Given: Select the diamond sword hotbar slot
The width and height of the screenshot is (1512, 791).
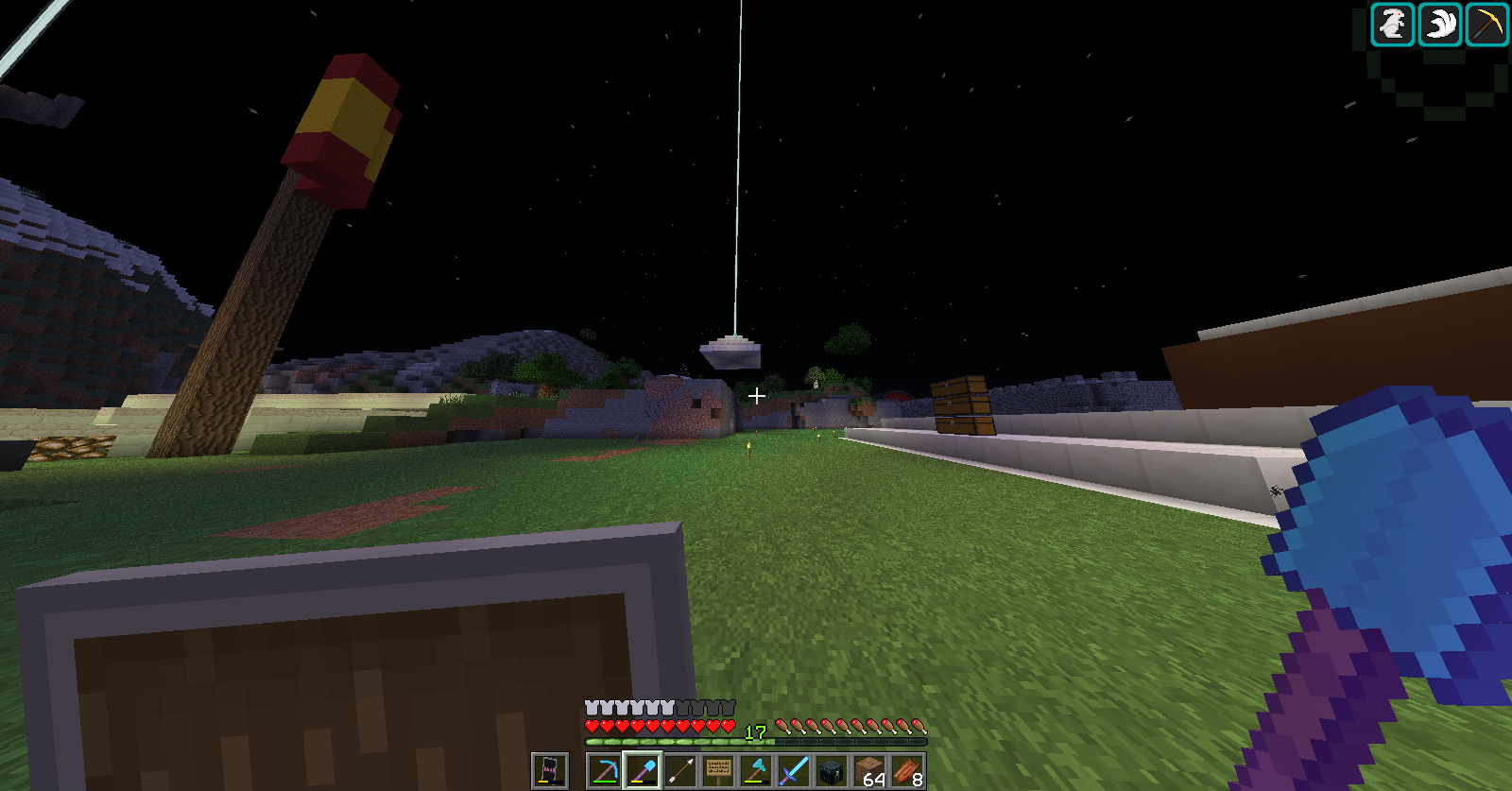Looking at the screenshot, I should 794,771.
